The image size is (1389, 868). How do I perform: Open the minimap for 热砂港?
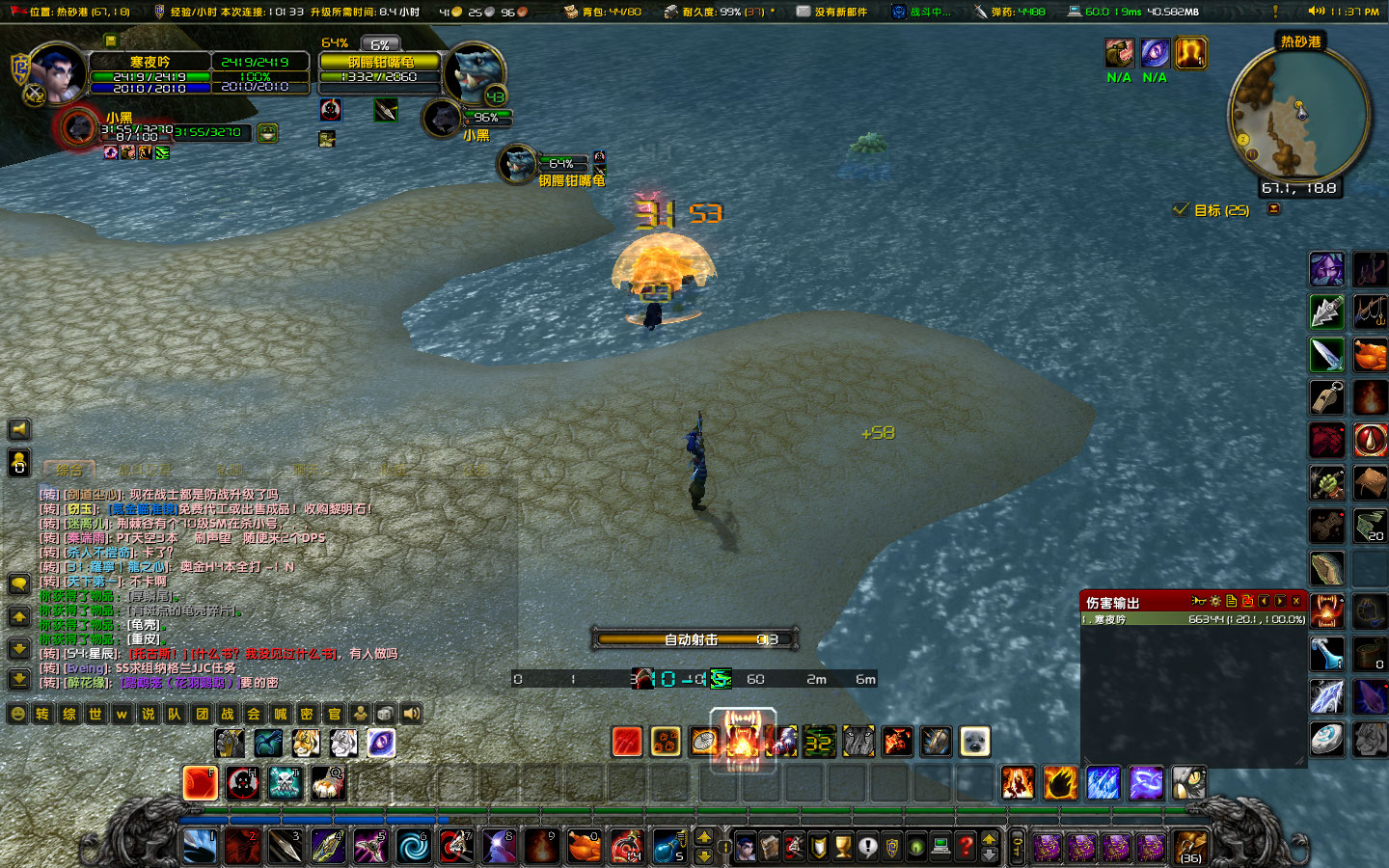click(1298, 114)
